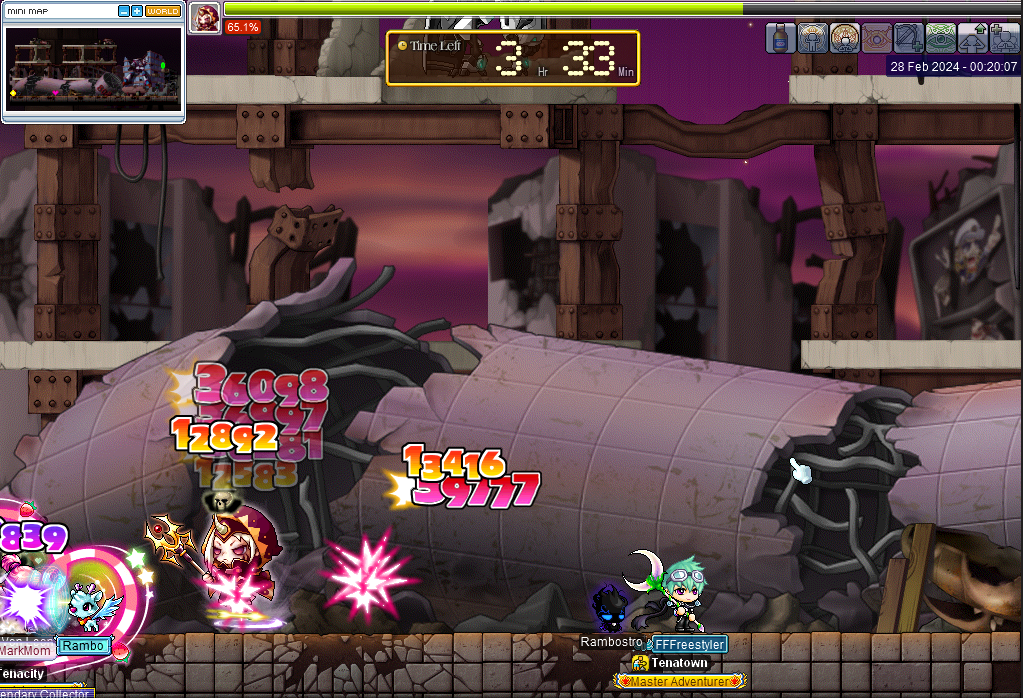The image size is (1023, 698).
Task: Click the minimap minus button
Action: pos(124,11)
